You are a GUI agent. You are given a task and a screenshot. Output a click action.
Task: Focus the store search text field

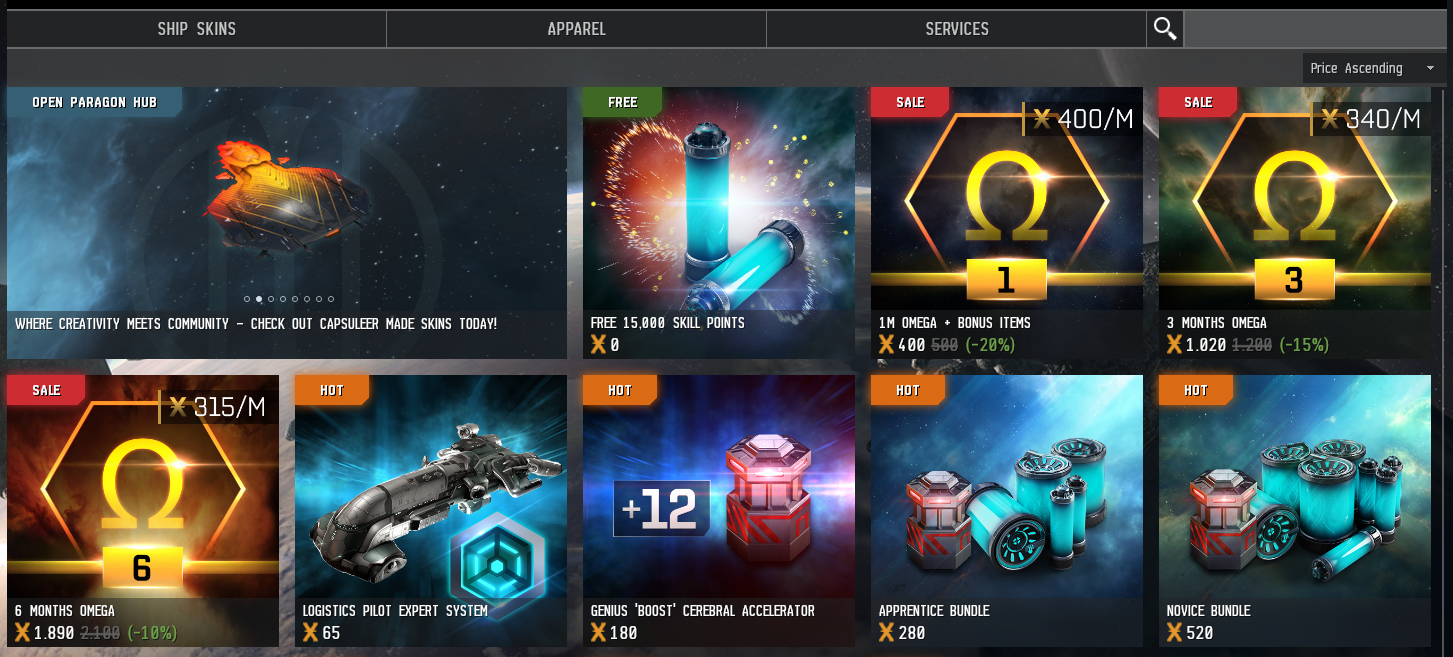1315,29
